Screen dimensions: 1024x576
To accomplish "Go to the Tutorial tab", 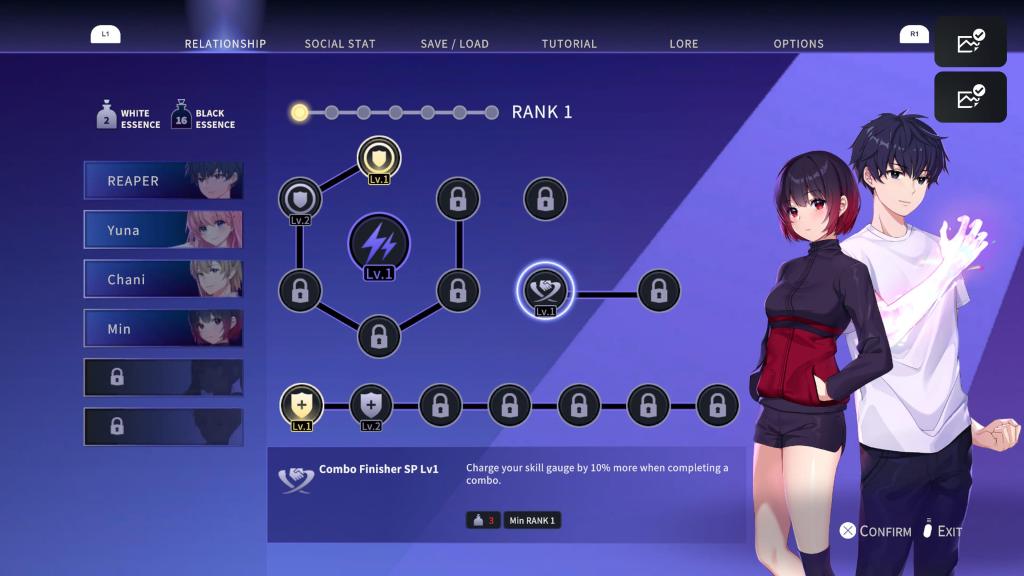I will coord(569,44).
